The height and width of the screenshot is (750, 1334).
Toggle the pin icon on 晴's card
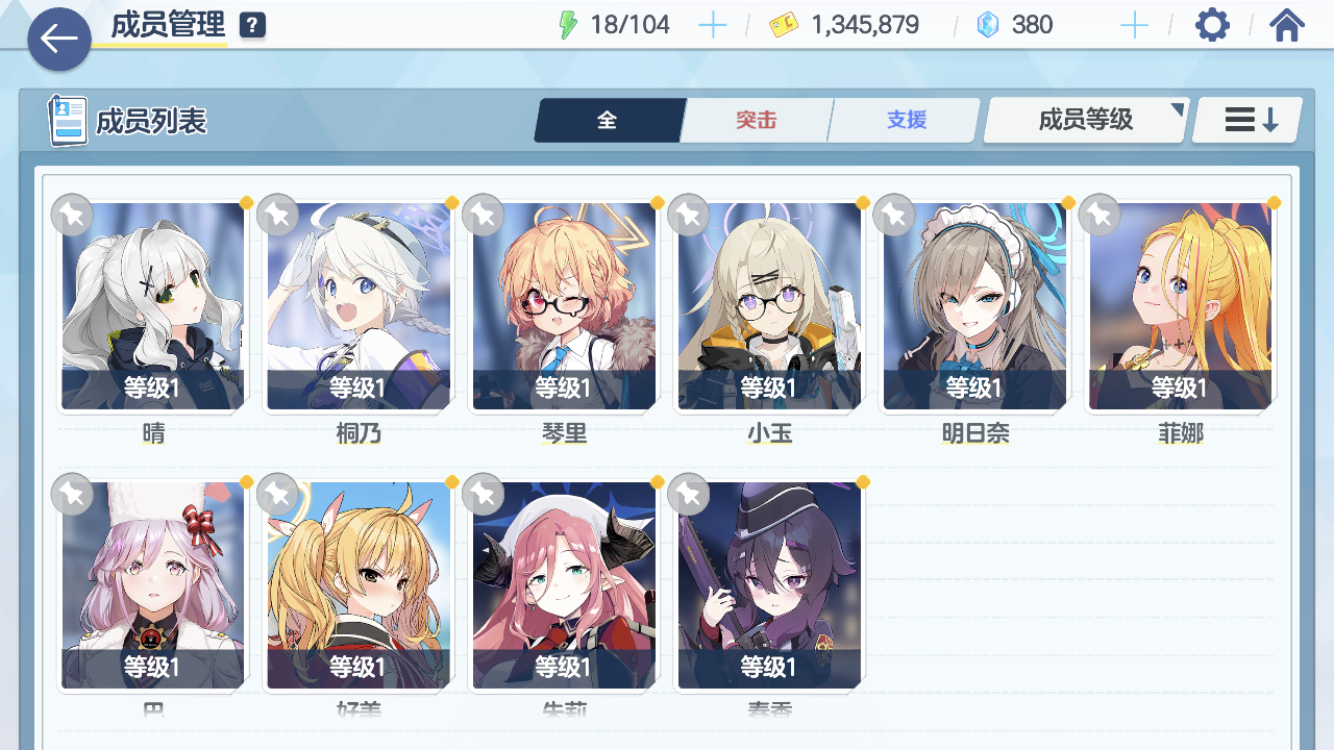click(71, 216)
